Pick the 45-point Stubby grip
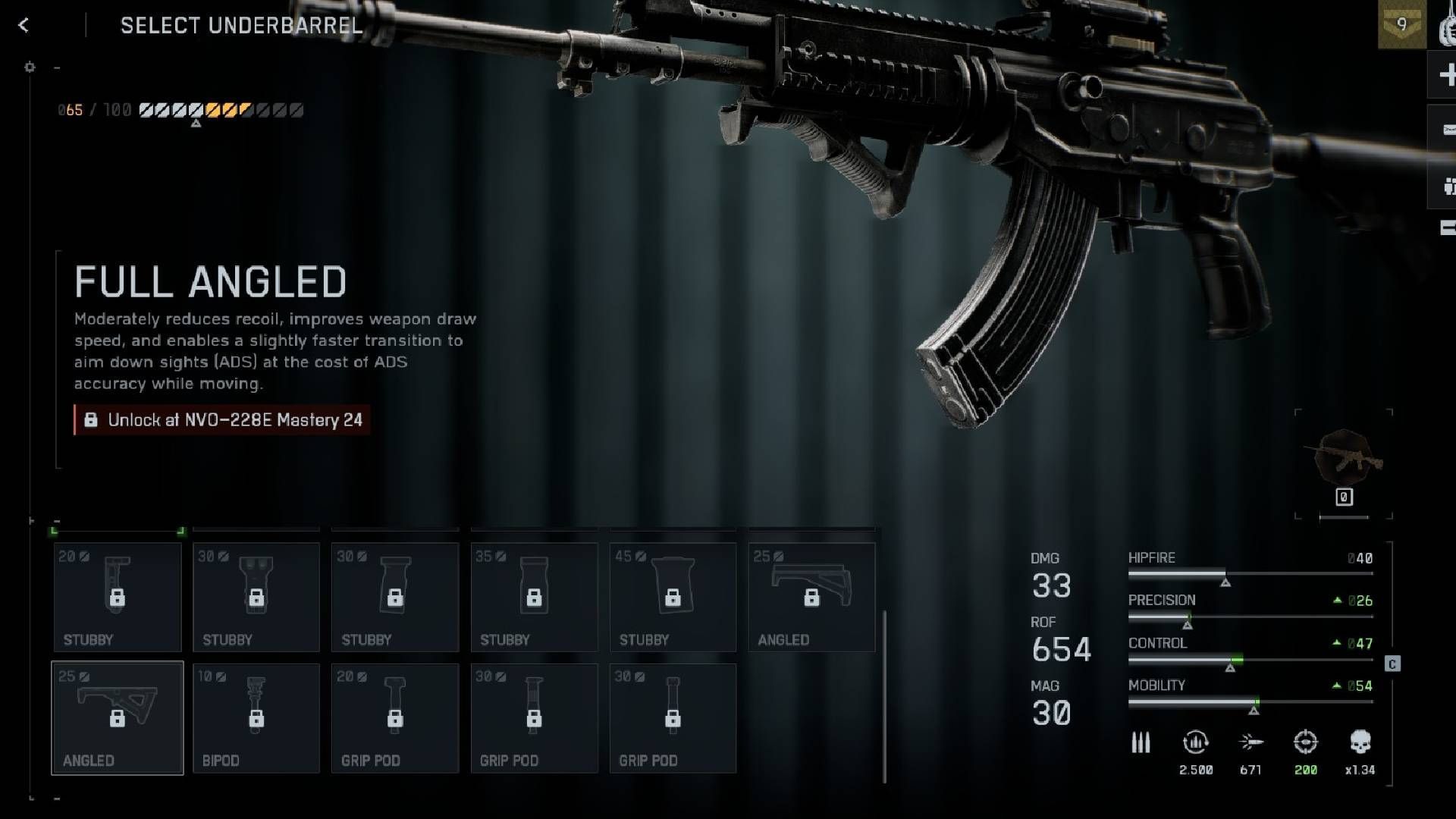The image size is (1456, 819). pos(673,597)
